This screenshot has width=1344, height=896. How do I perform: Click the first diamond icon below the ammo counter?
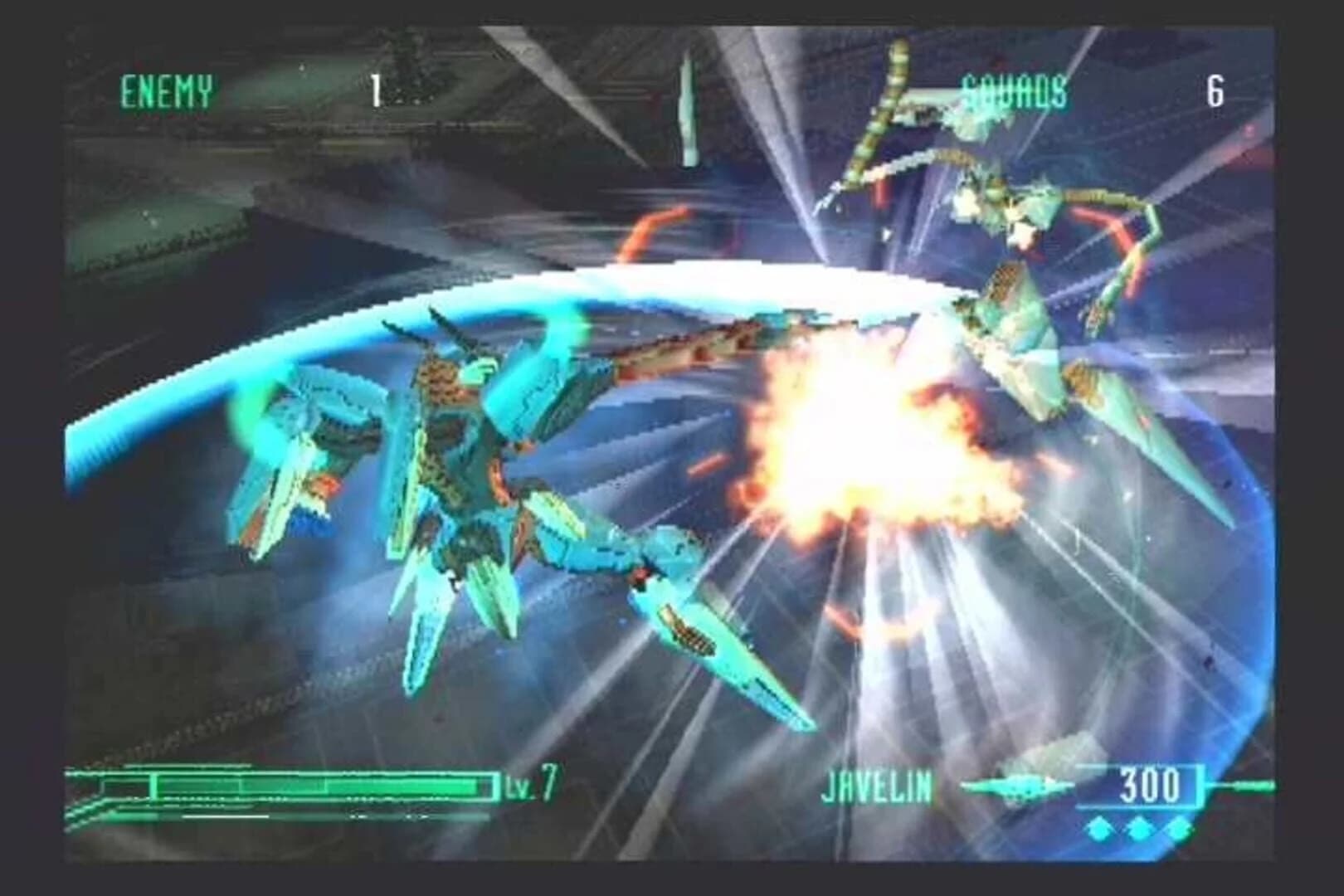click(x=1098, y=828)
